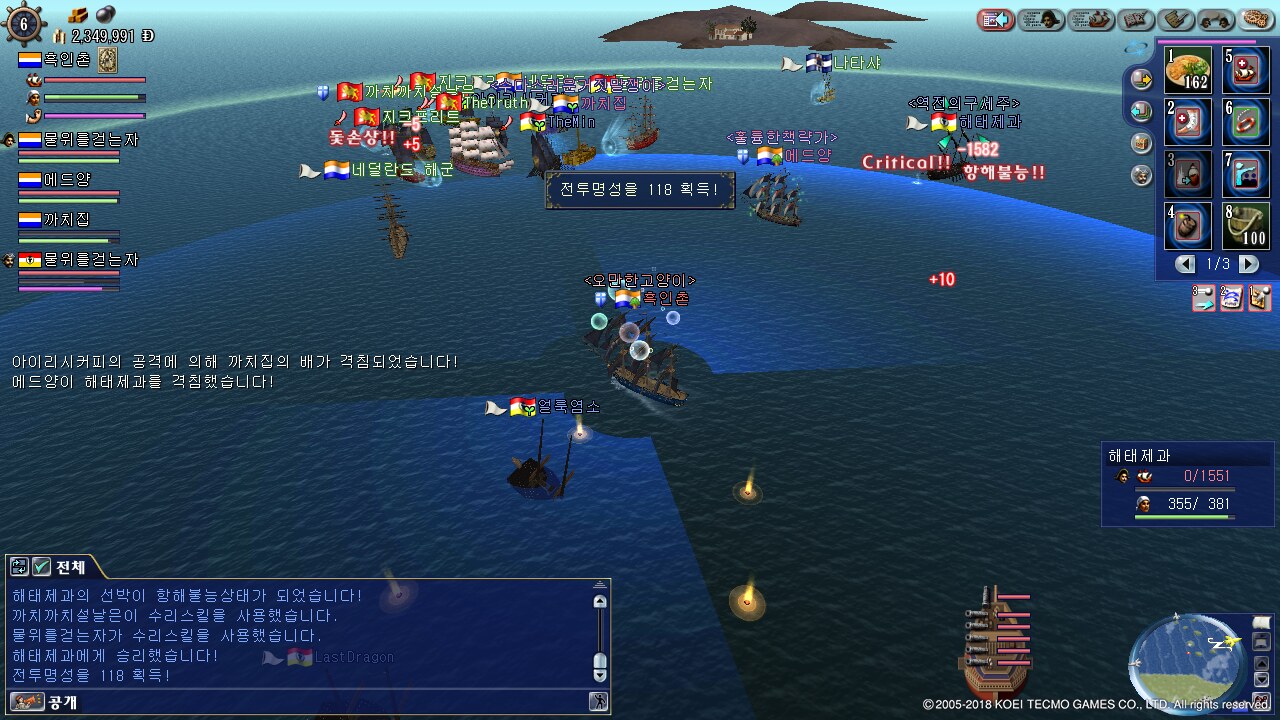Click the 공개 chat channel megaphone button
Screen dimensions: 1280x720
tap(26, 701)
